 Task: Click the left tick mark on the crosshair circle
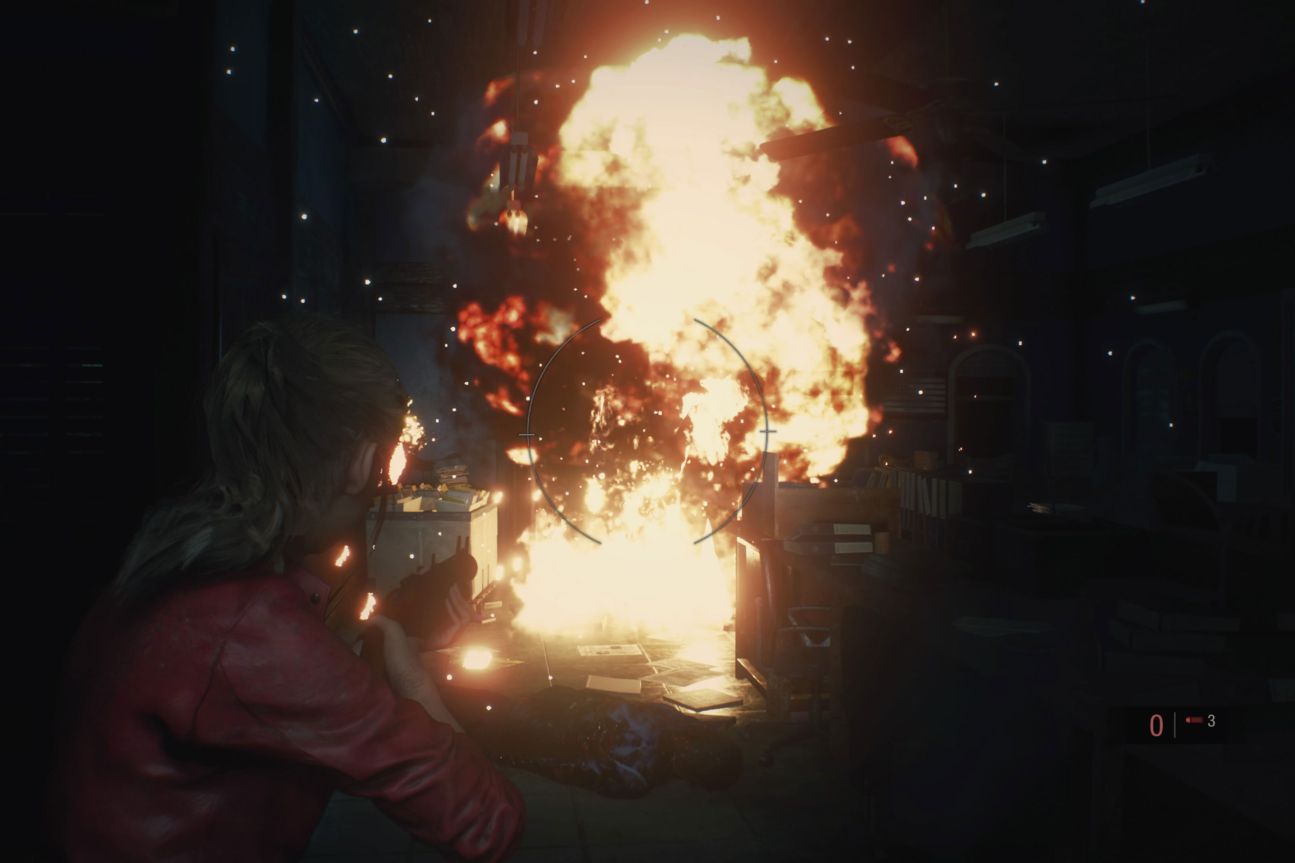coord(526,434)
